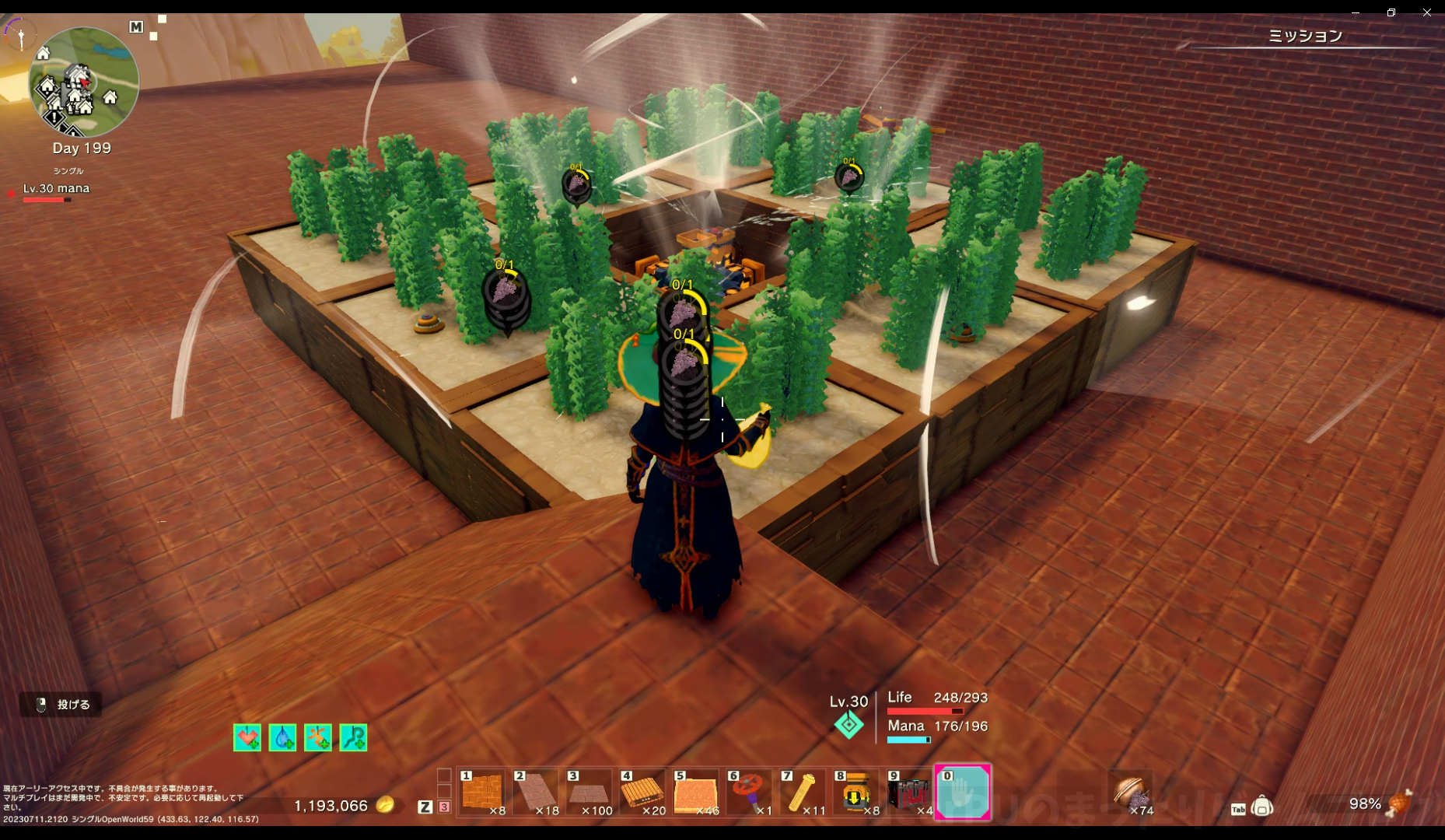Image resolution: width=1445 pixels, height=840 pixels.
Task: Choose the orange floor panel slot
Action: [x=696, y=793]
